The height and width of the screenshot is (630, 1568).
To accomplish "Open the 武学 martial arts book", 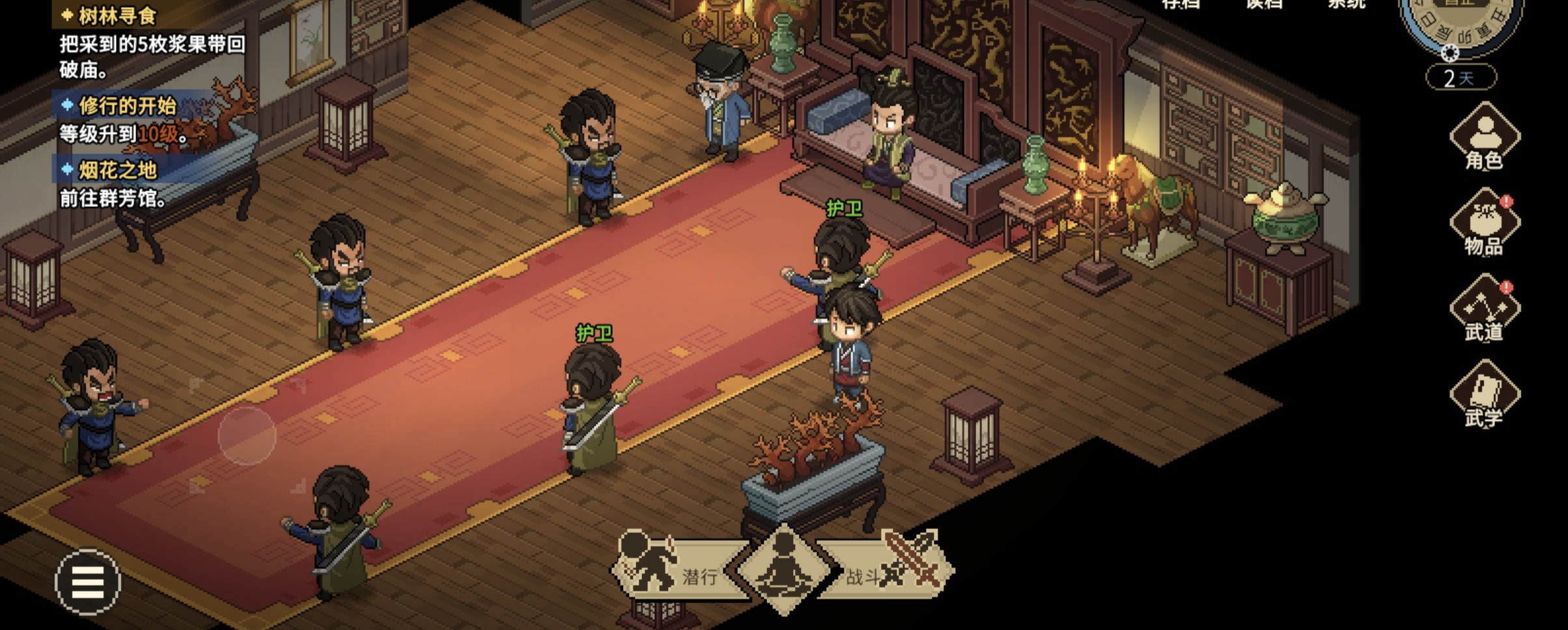I will coord(1485,396).
